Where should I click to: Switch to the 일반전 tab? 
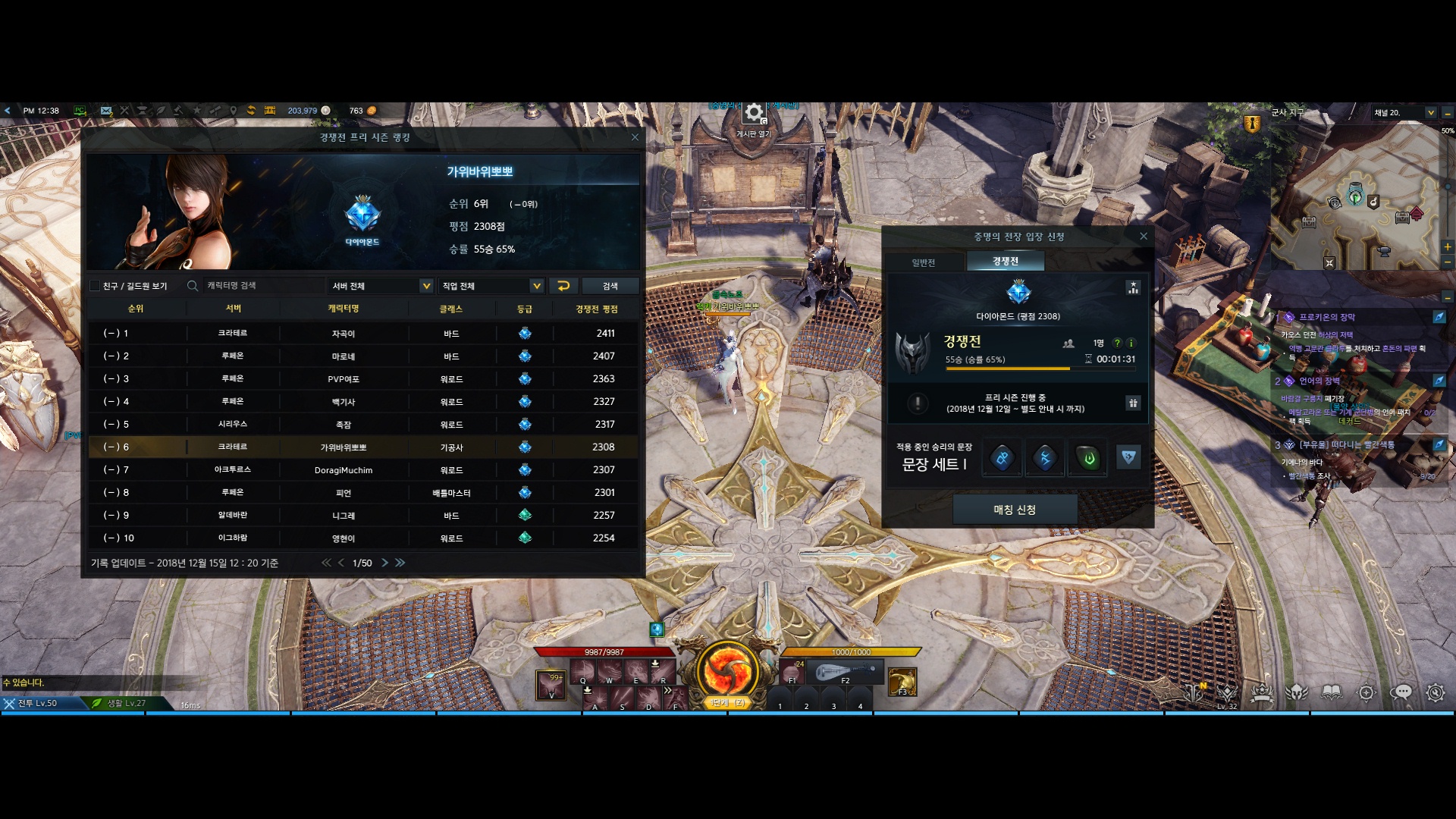point(924,262)
